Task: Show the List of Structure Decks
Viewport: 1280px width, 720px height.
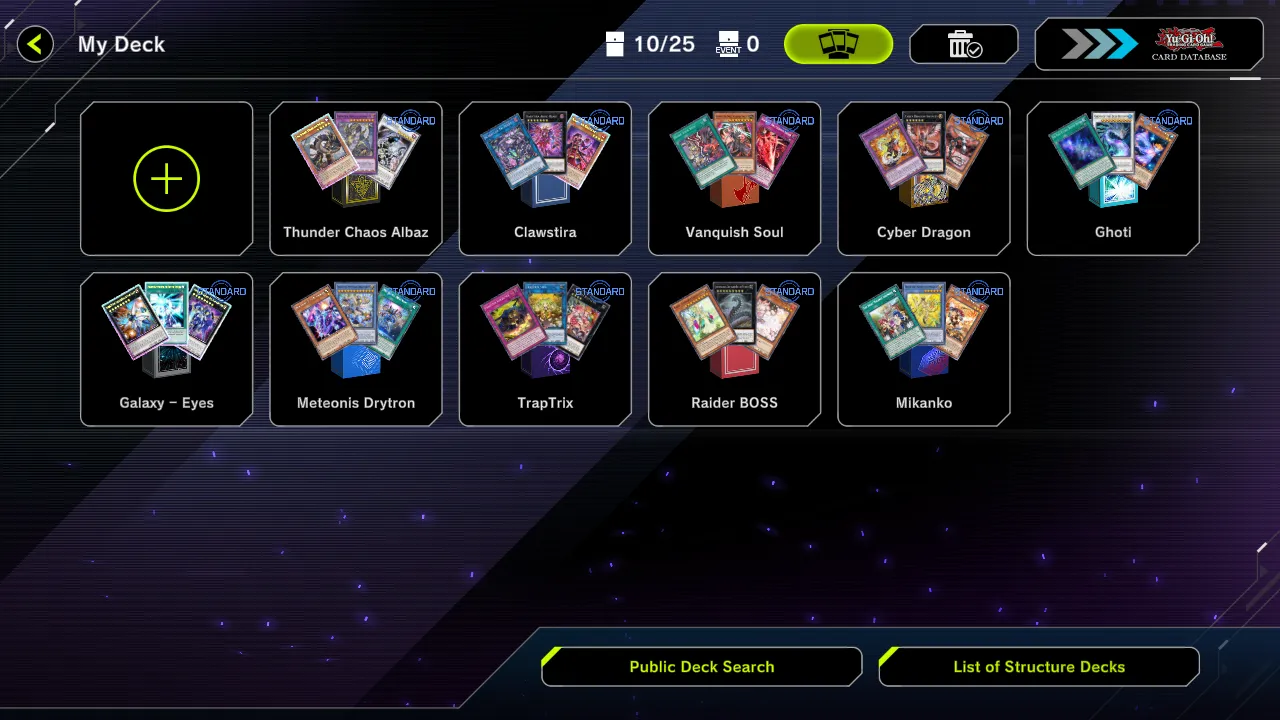Action: 1039,667
